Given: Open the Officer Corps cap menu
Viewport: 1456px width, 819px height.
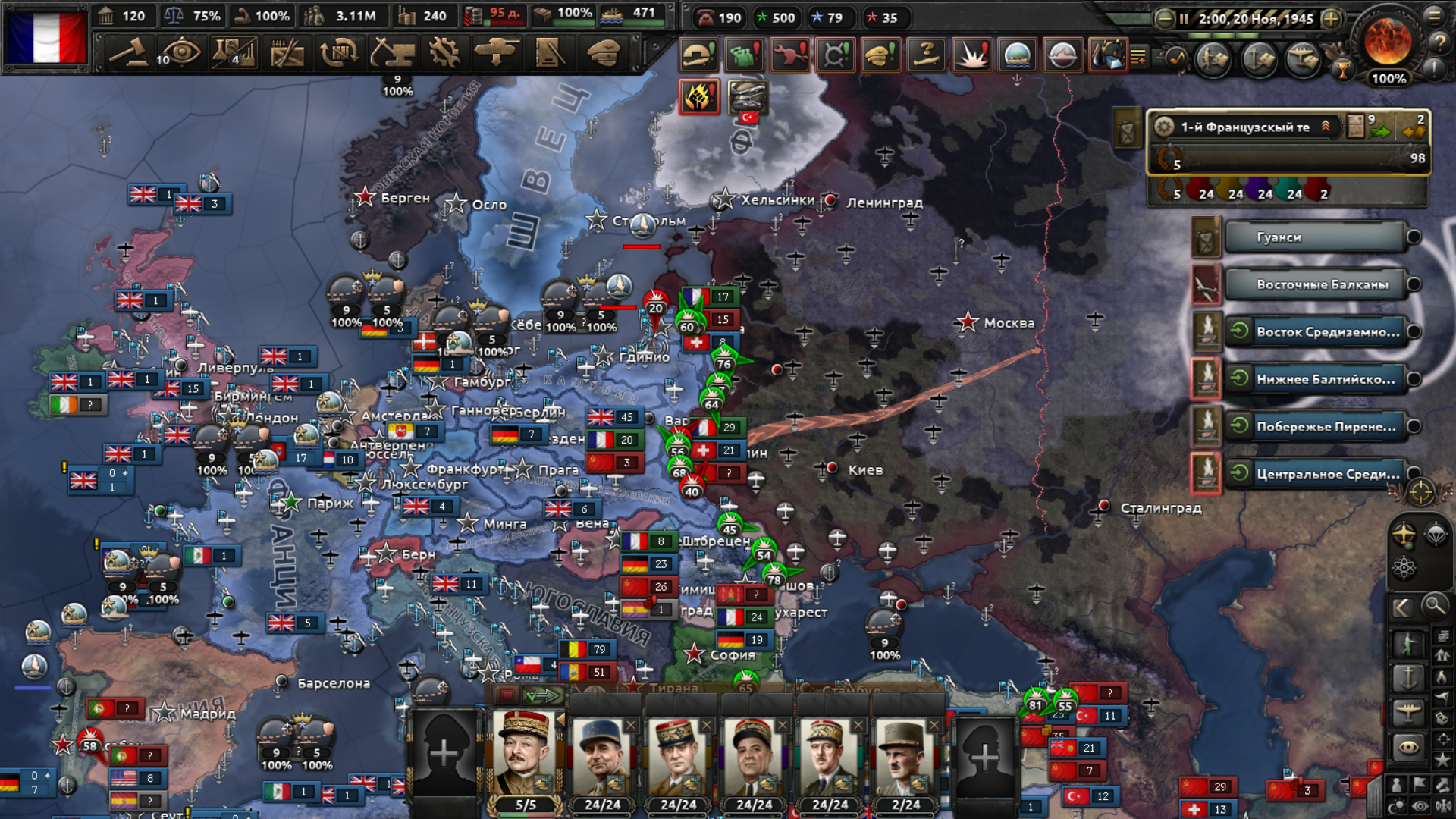Looking at the screenshot, I should click(x=604, y=53).
